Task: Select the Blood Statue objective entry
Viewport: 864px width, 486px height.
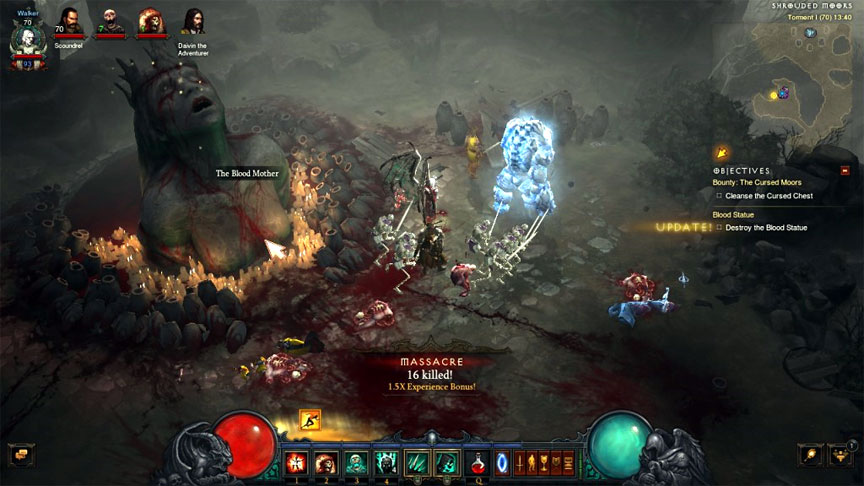Action: click(x=737, y=214)
